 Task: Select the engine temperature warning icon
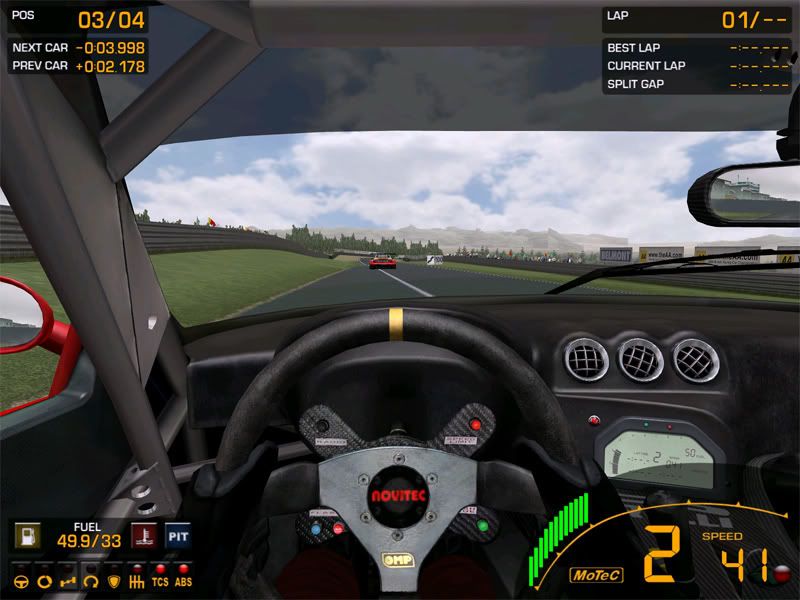(144, 536)
